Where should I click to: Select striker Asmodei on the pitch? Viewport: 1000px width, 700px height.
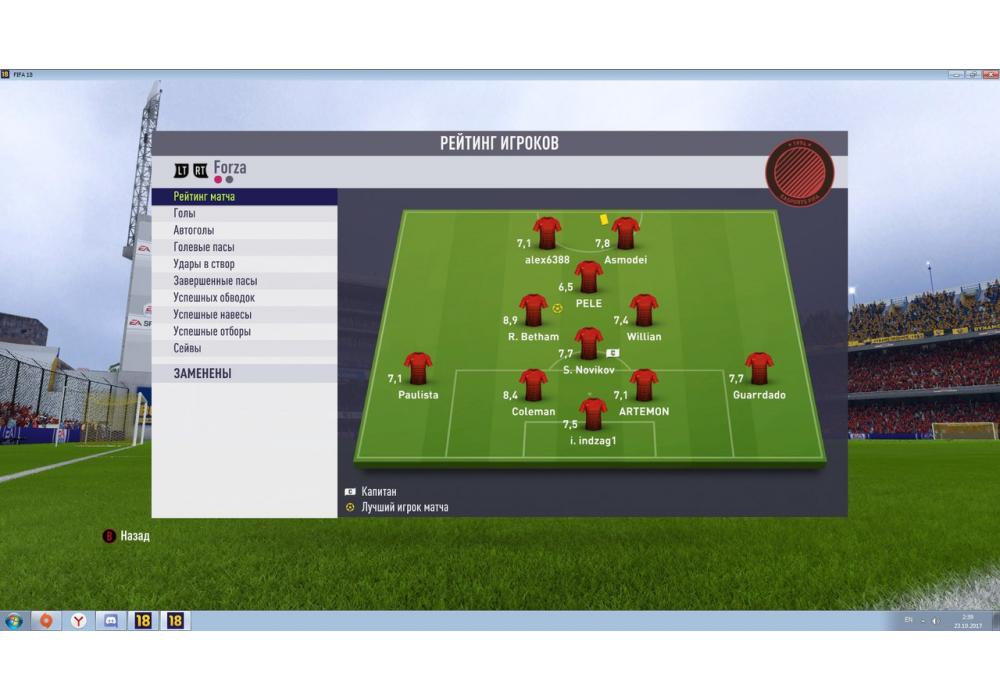626,233
